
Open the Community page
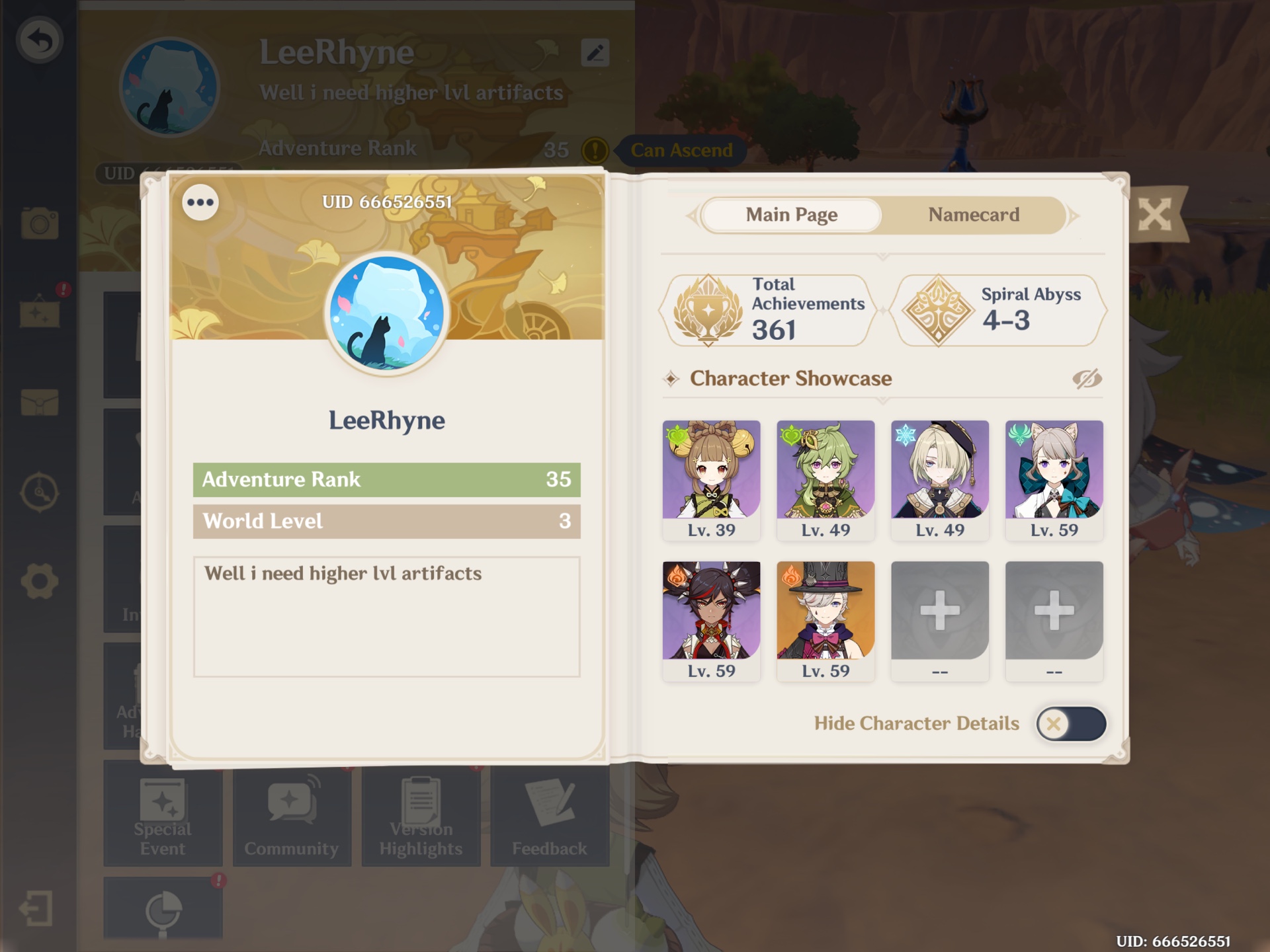(291, 816)
